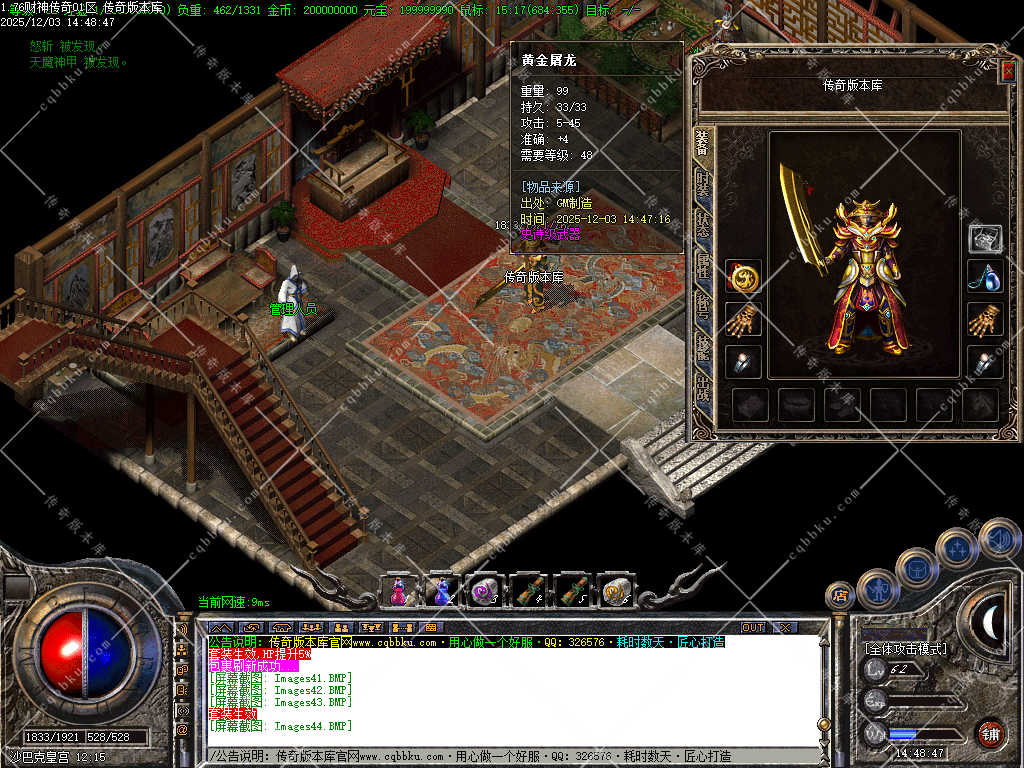
Task: Select the red potion in the hotbar
Action: [398, 591]
